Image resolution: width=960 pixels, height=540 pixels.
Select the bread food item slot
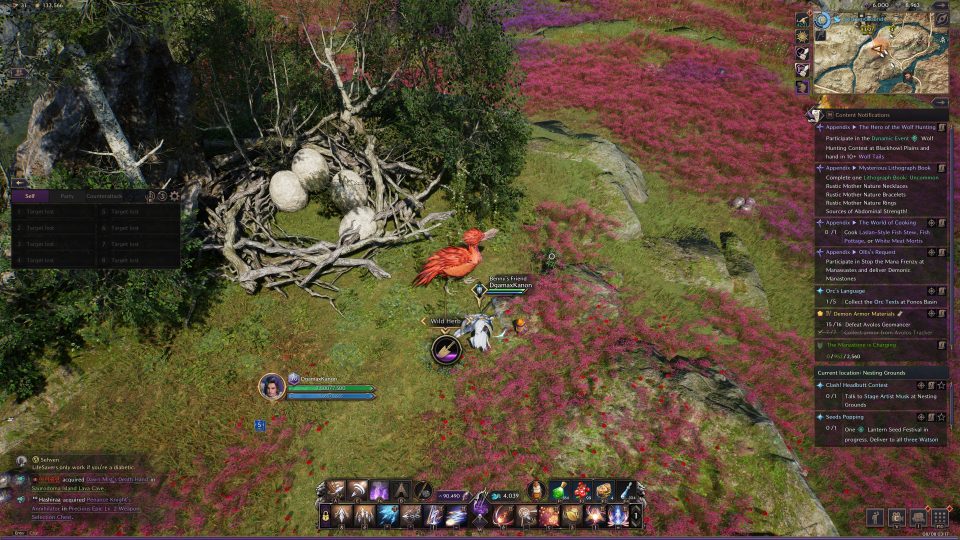pyautogui.click(x=603, y=490)
